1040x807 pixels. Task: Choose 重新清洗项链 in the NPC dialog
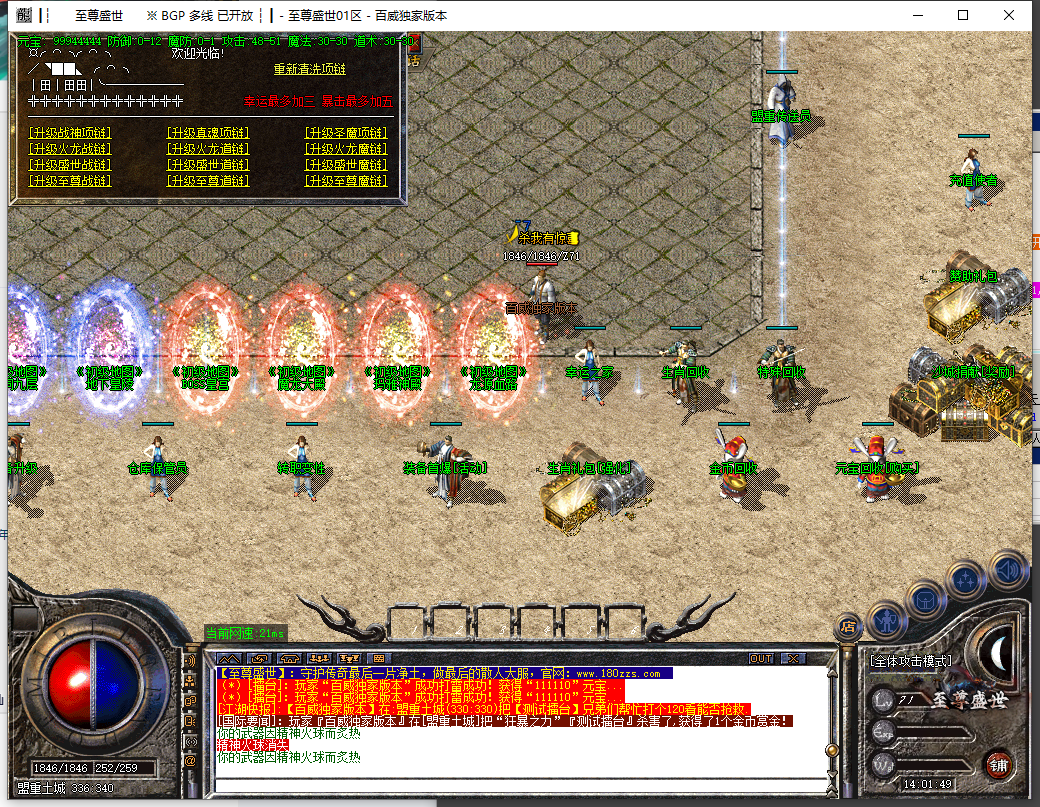point(309,70)
